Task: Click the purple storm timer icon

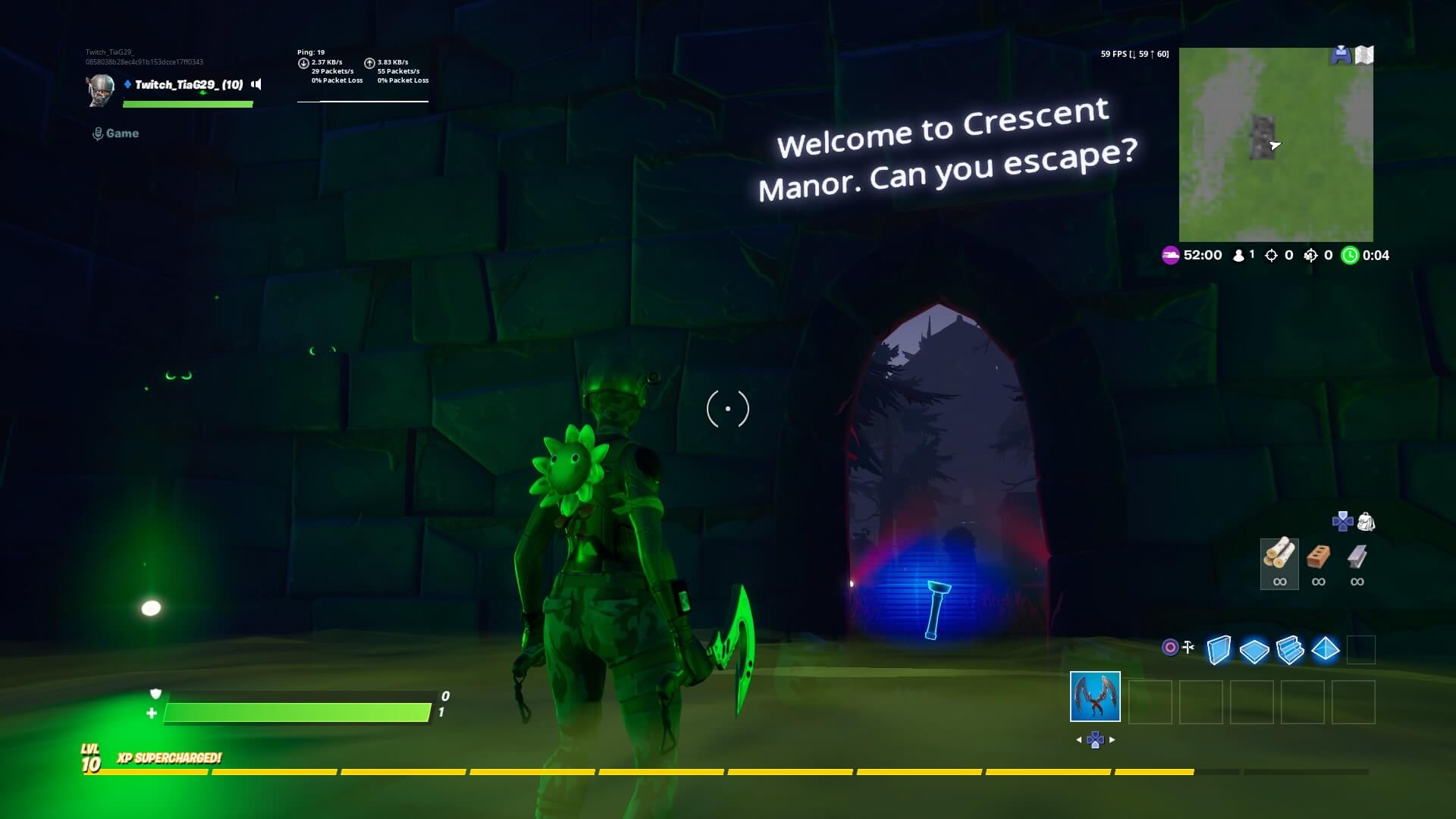Action: (x=1170, y=256)
